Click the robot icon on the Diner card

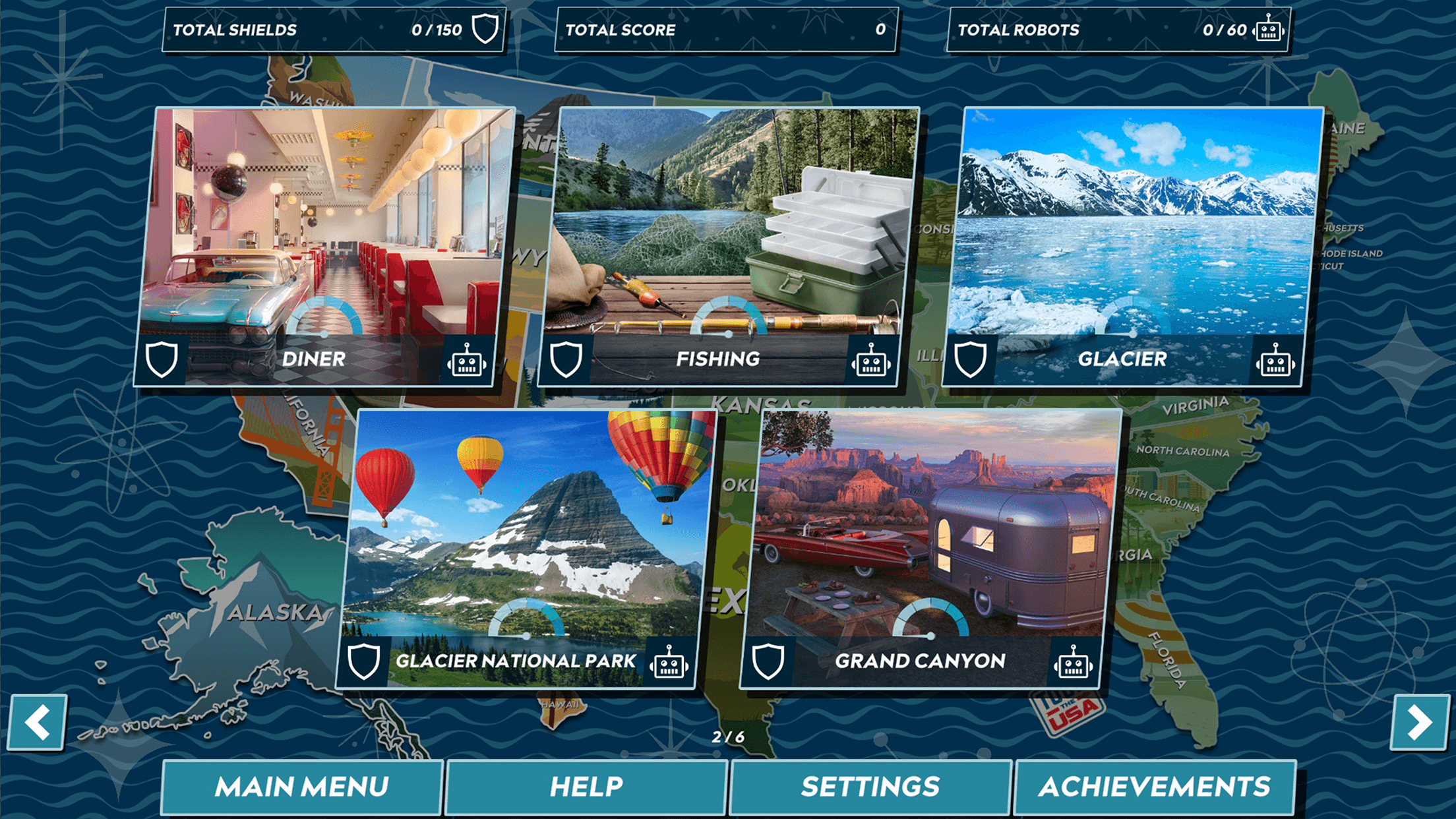[470, 361]
